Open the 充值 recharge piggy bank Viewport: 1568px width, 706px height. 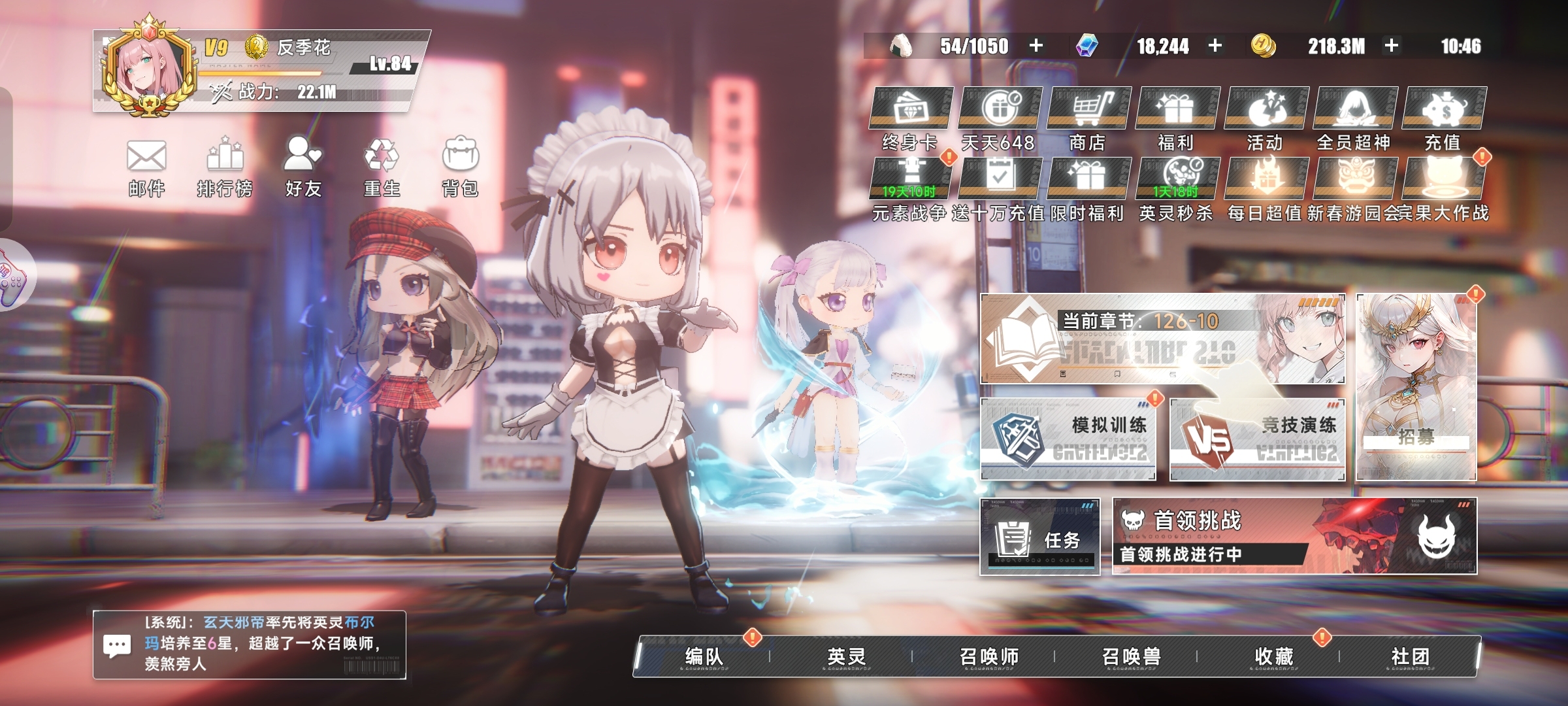(1443, 119)
